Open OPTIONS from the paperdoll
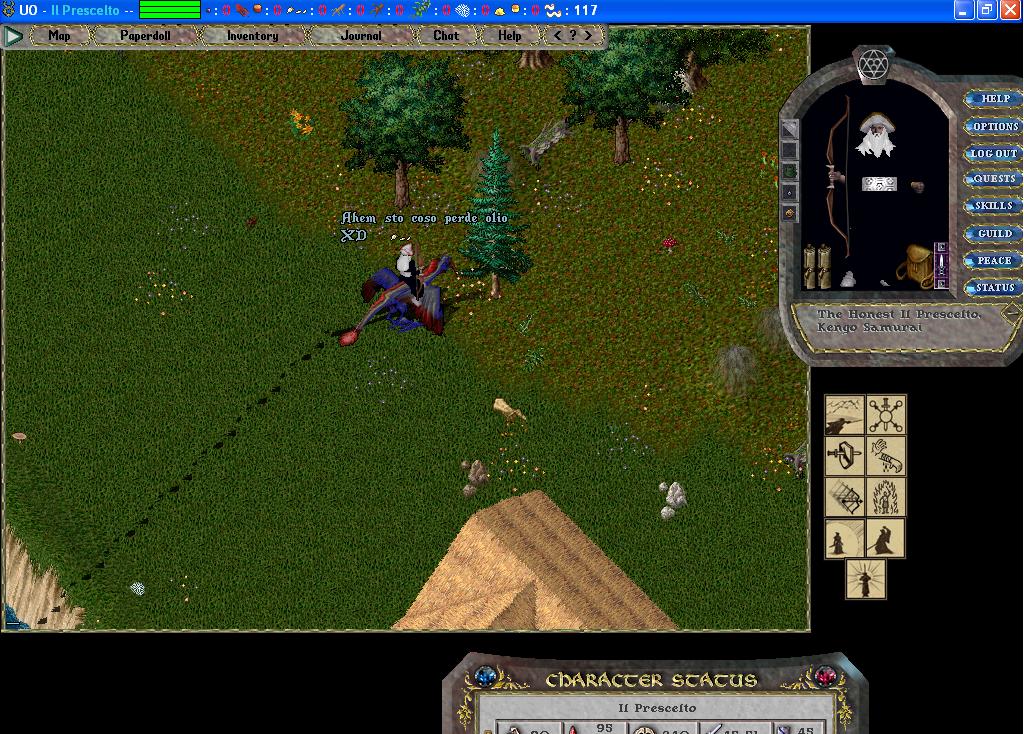 point(994,127)
